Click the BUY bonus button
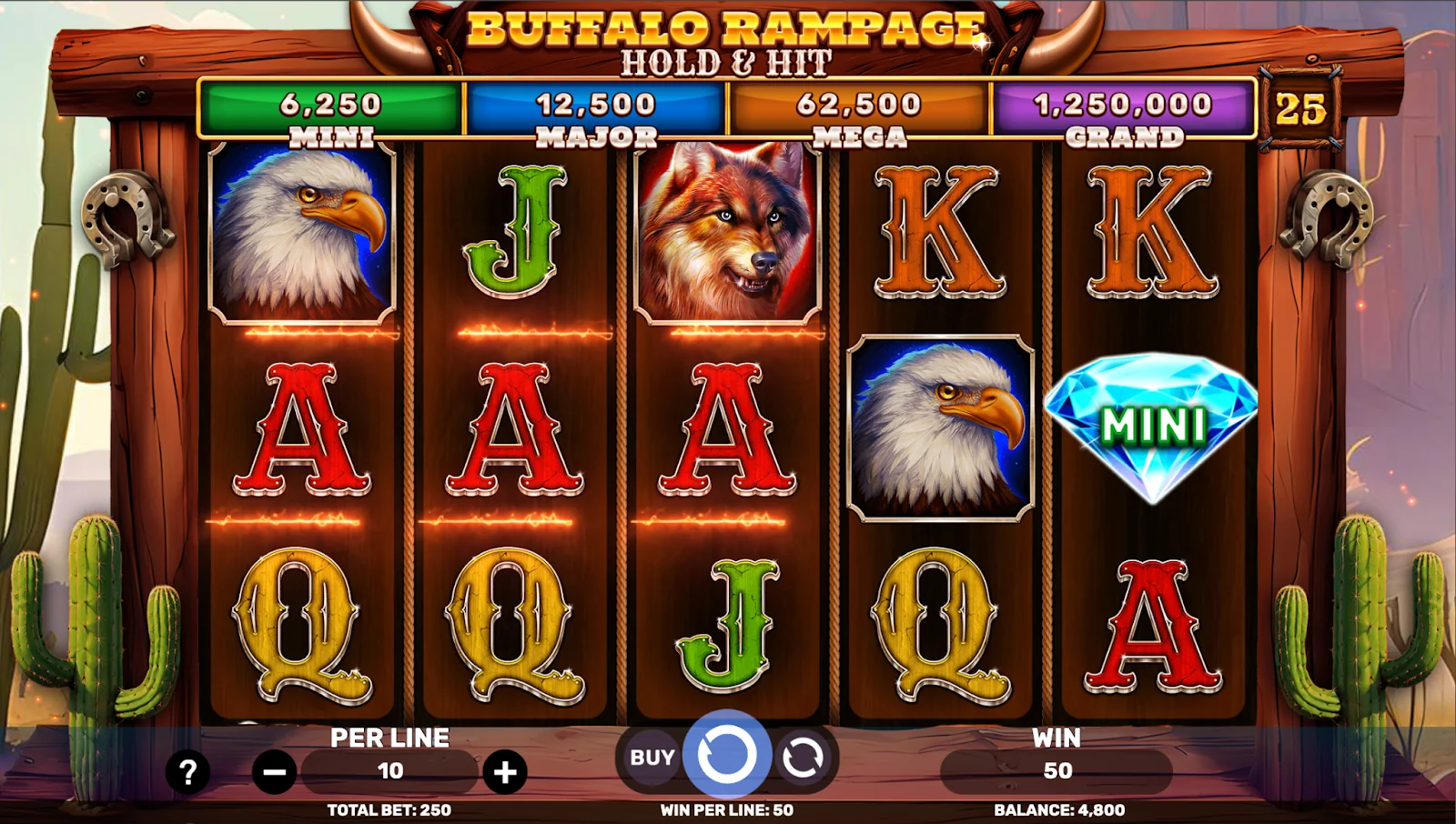 (x=652, y=757)
